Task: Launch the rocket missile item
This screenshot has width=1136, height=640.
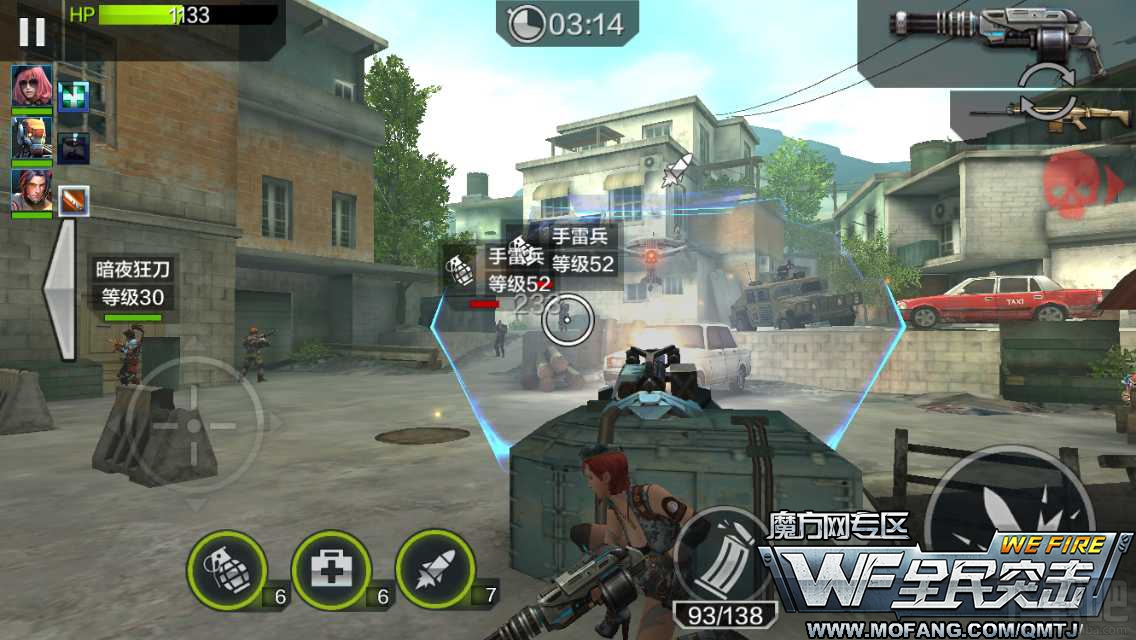Action: [435, 571]
